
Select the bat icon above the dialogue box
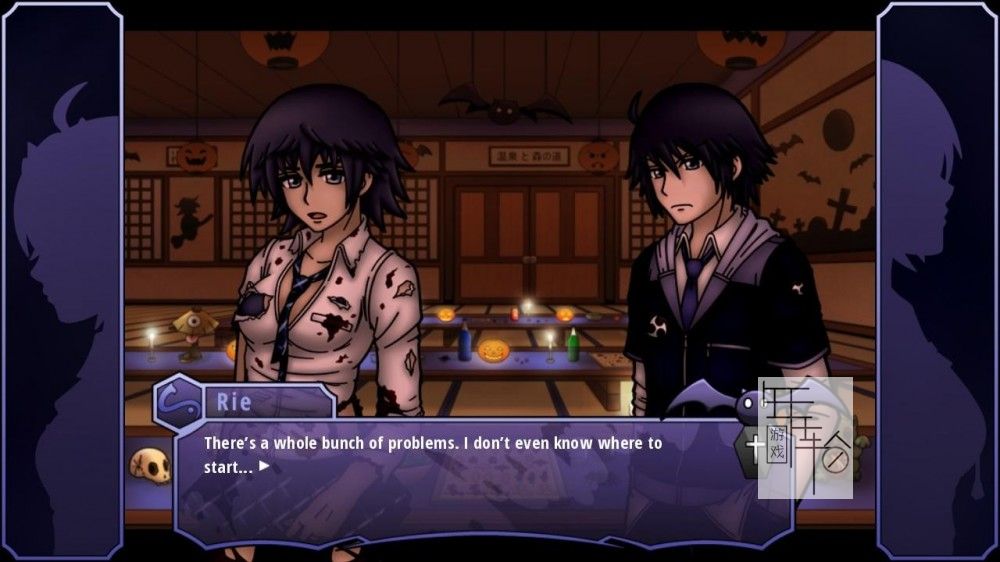(x=715, y=402)
